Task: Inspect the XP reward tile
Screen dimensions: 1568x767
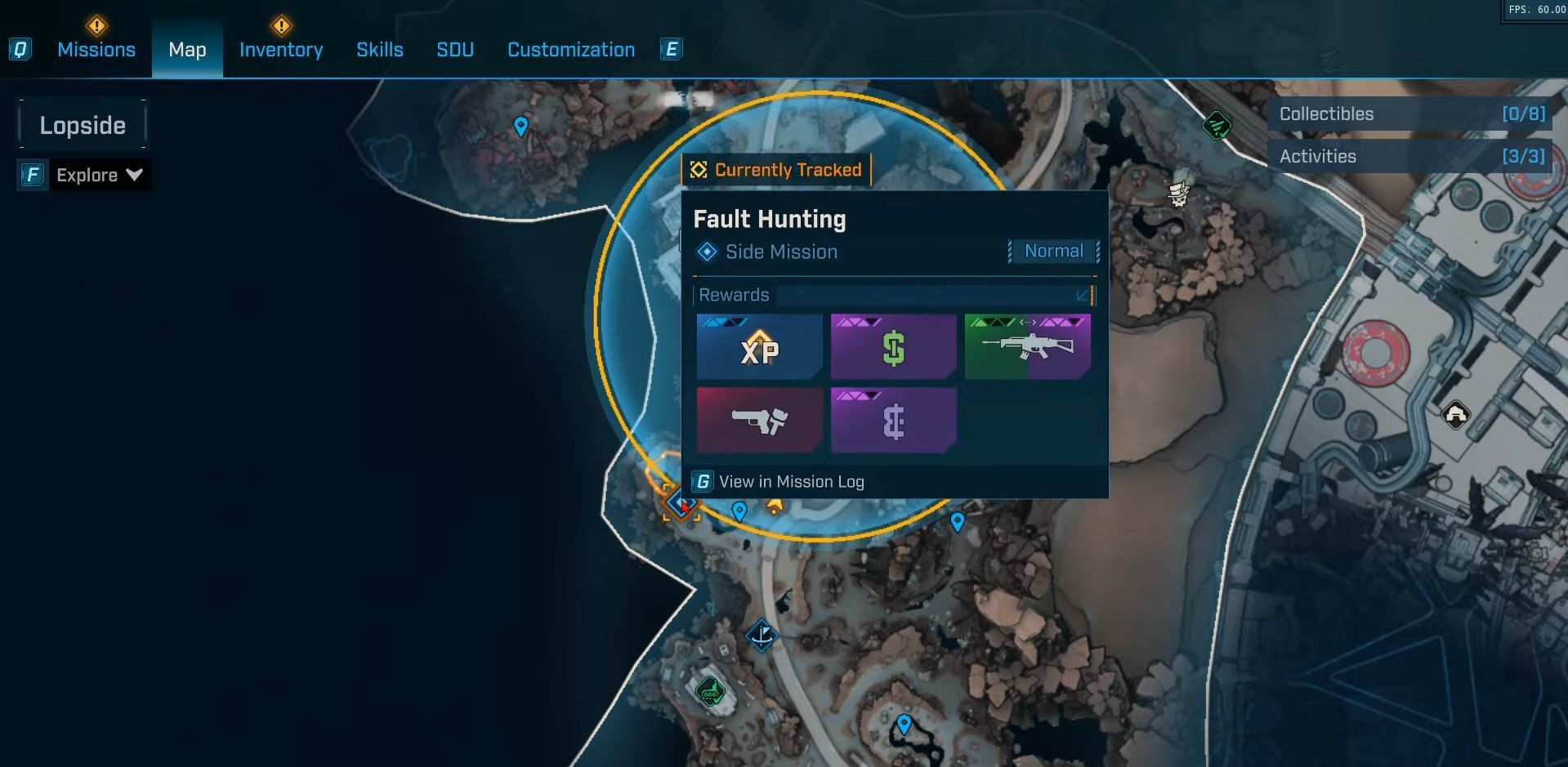Action: pos(759,347)
